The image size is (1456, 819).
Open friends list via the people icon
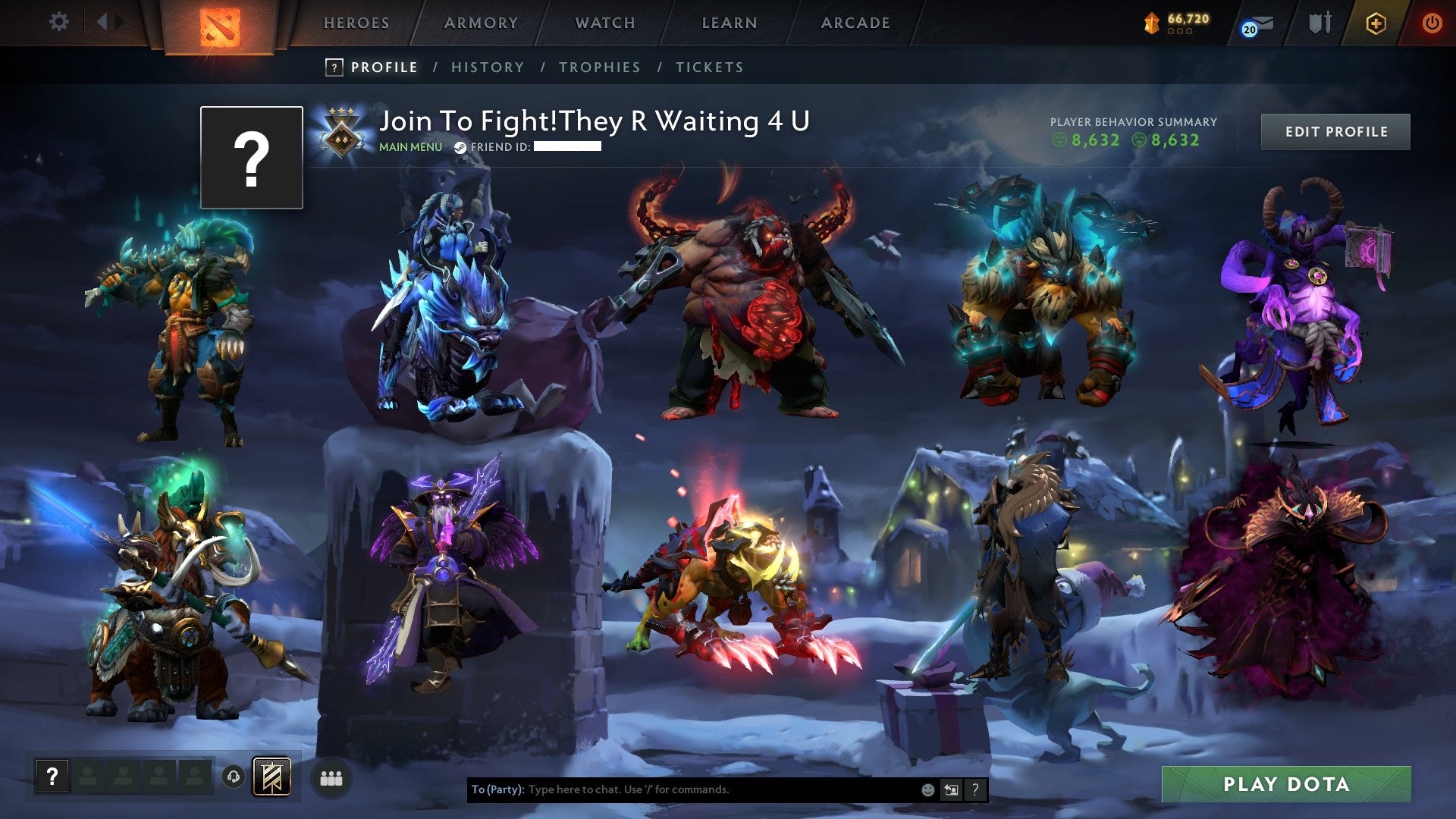point(332,777)
